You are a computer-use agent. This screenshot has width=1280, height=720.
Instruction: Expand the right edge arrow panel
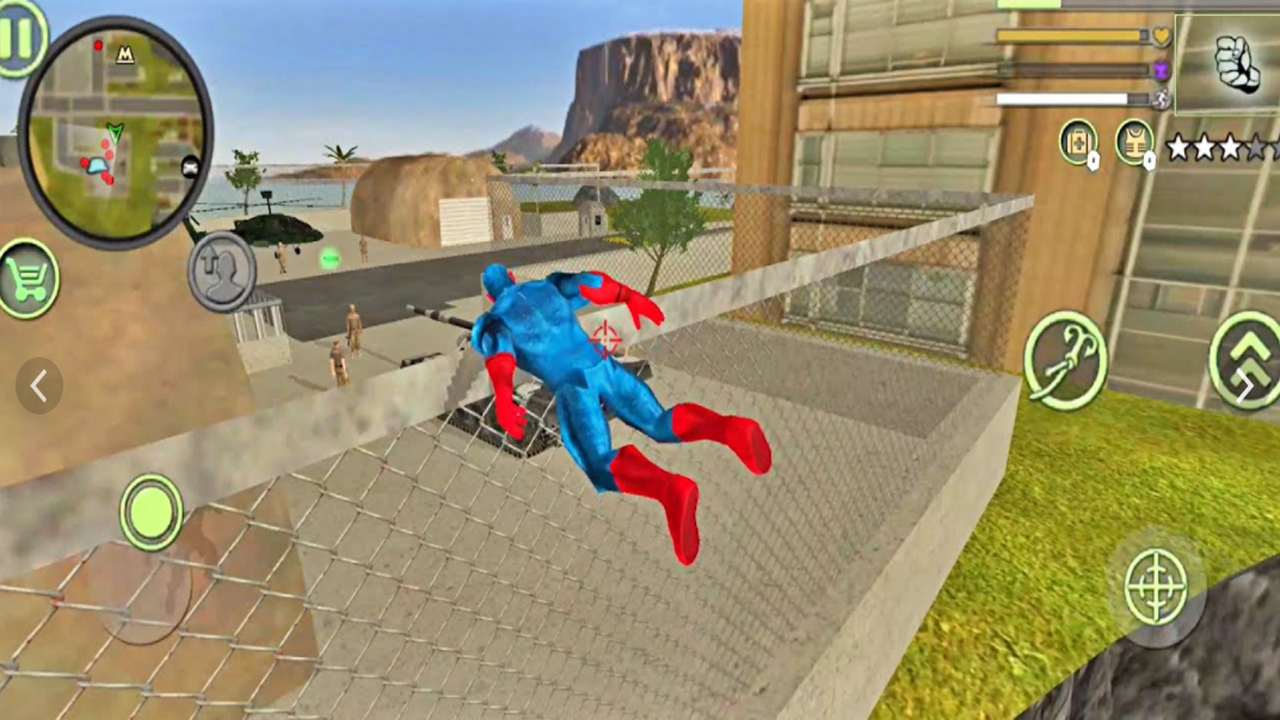click(1247, 386)
